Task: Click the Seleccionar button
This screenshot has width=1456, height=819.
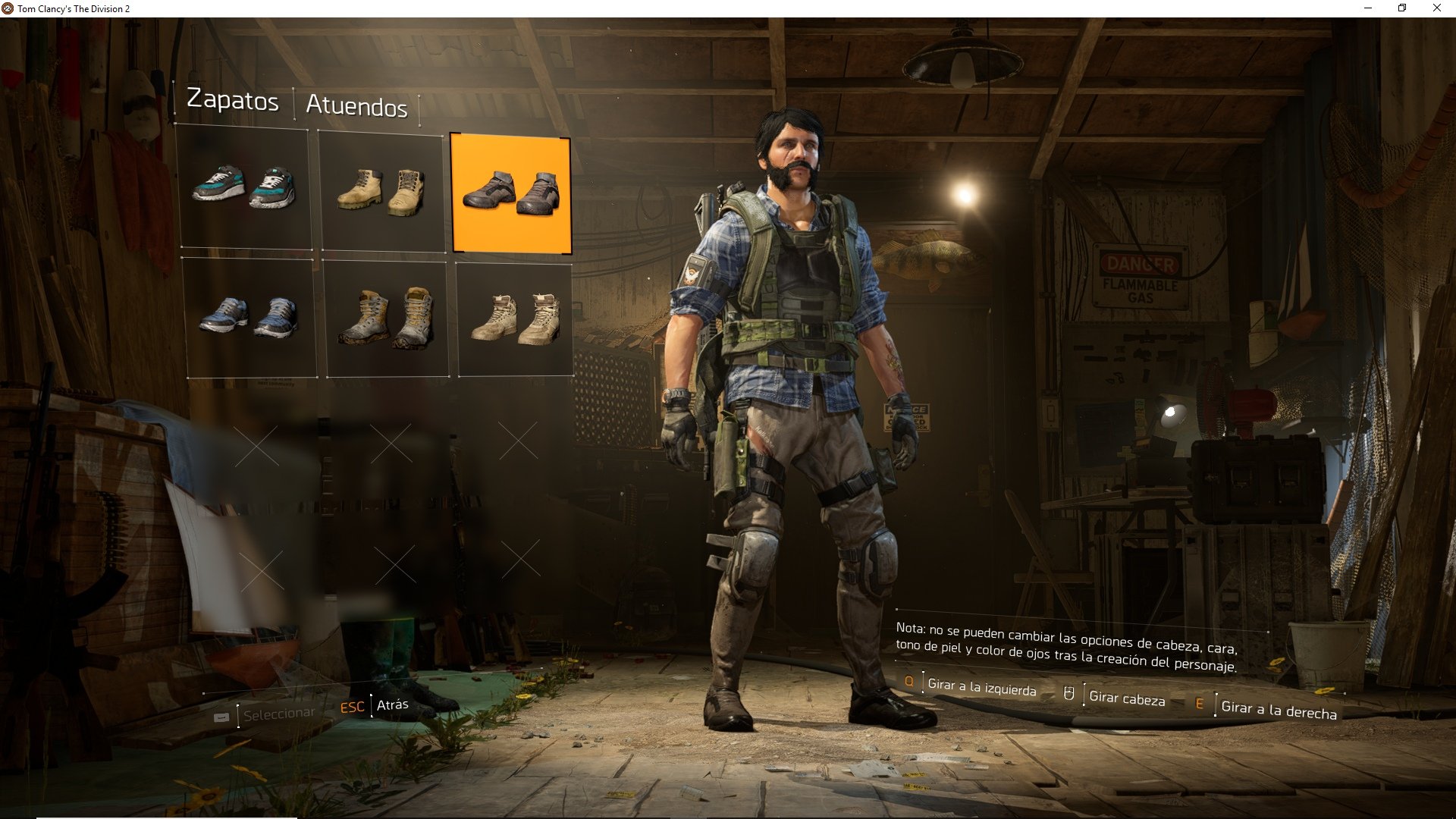Action: [x=278, y=714]
